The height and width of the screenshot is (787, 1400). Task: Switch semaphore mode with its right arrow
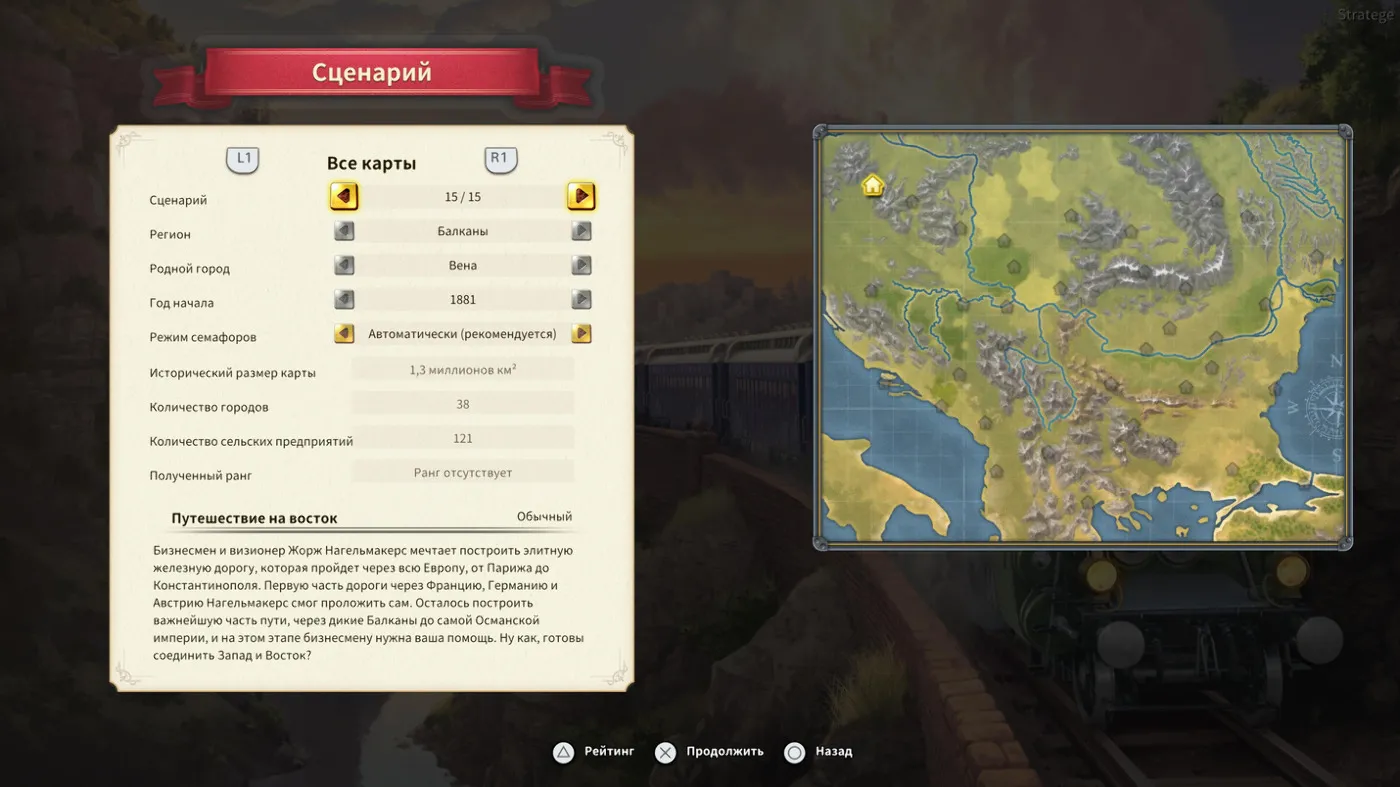coord(581,334)
